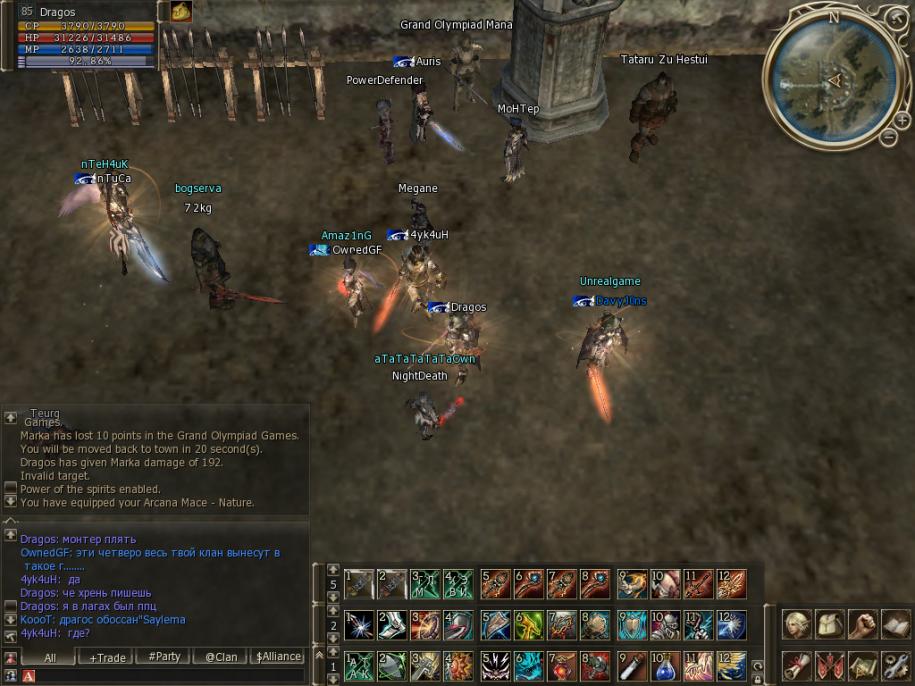Switch to the @Clan chat tab

coord(221,657)
